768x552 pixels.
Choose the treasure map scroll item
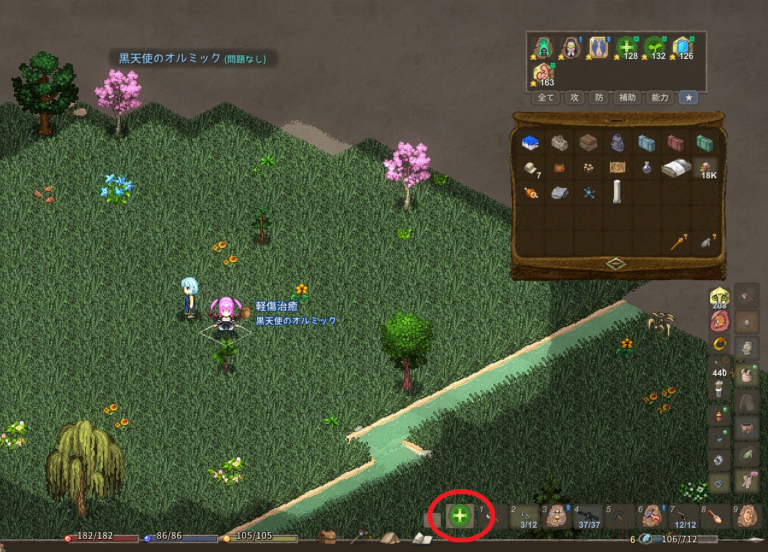point(617,168)
